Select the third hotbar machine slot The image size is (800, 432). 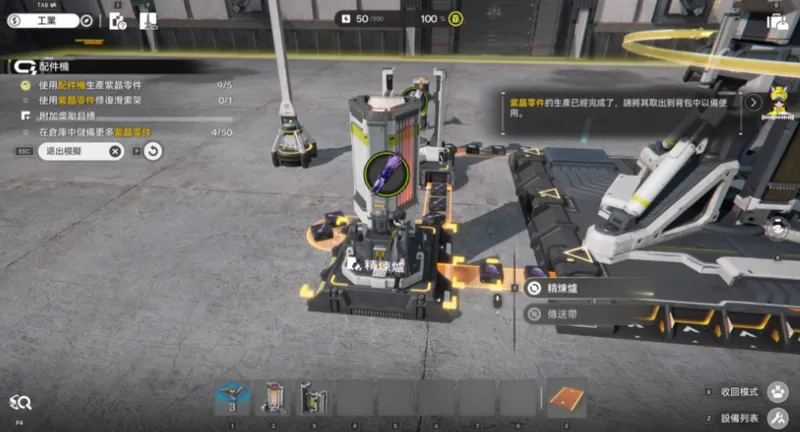(x=314, y=399)
